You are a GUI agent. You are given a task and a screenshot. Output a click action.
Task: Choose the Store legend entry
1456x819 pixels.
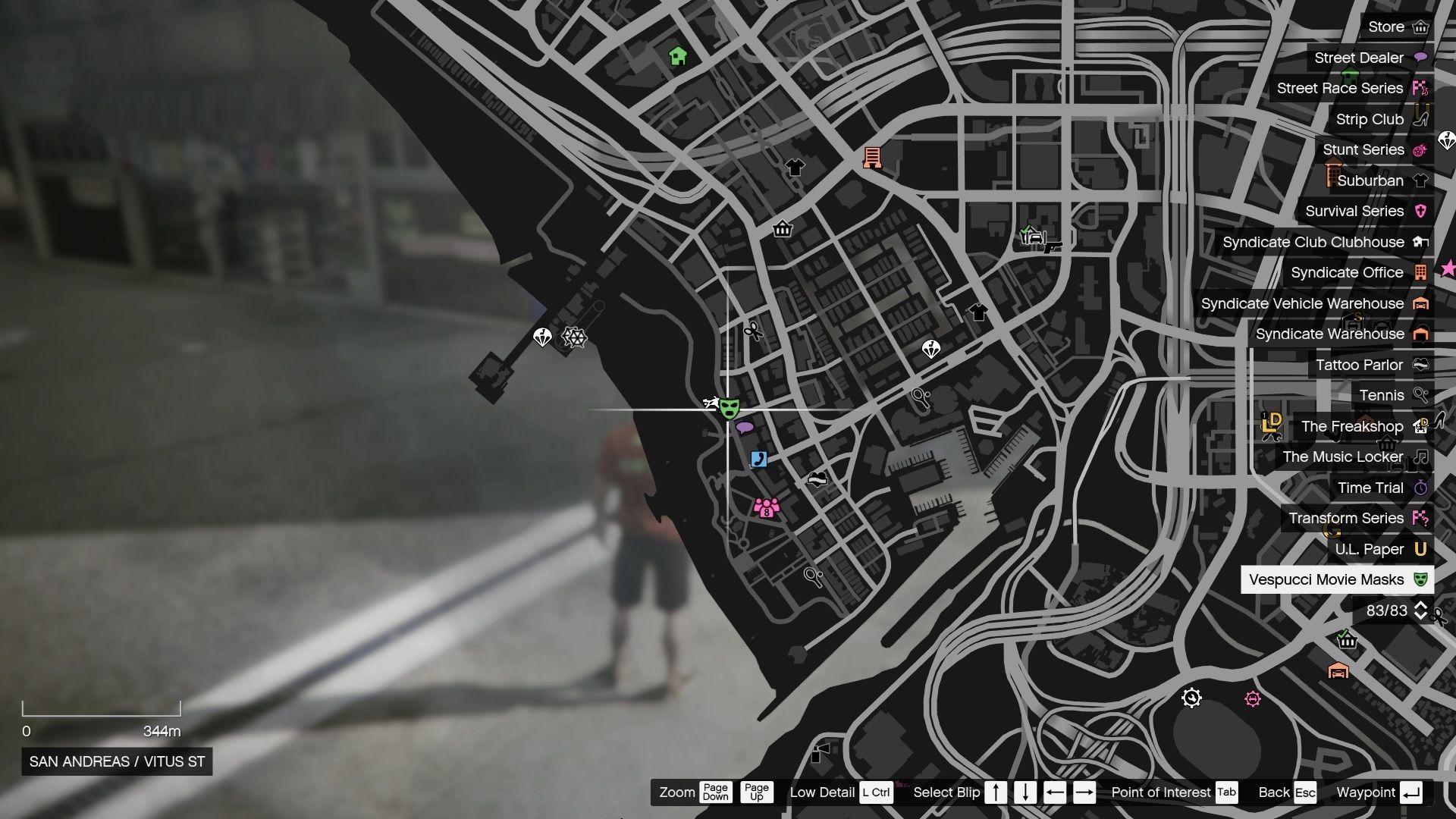[x=1397, y=27]
